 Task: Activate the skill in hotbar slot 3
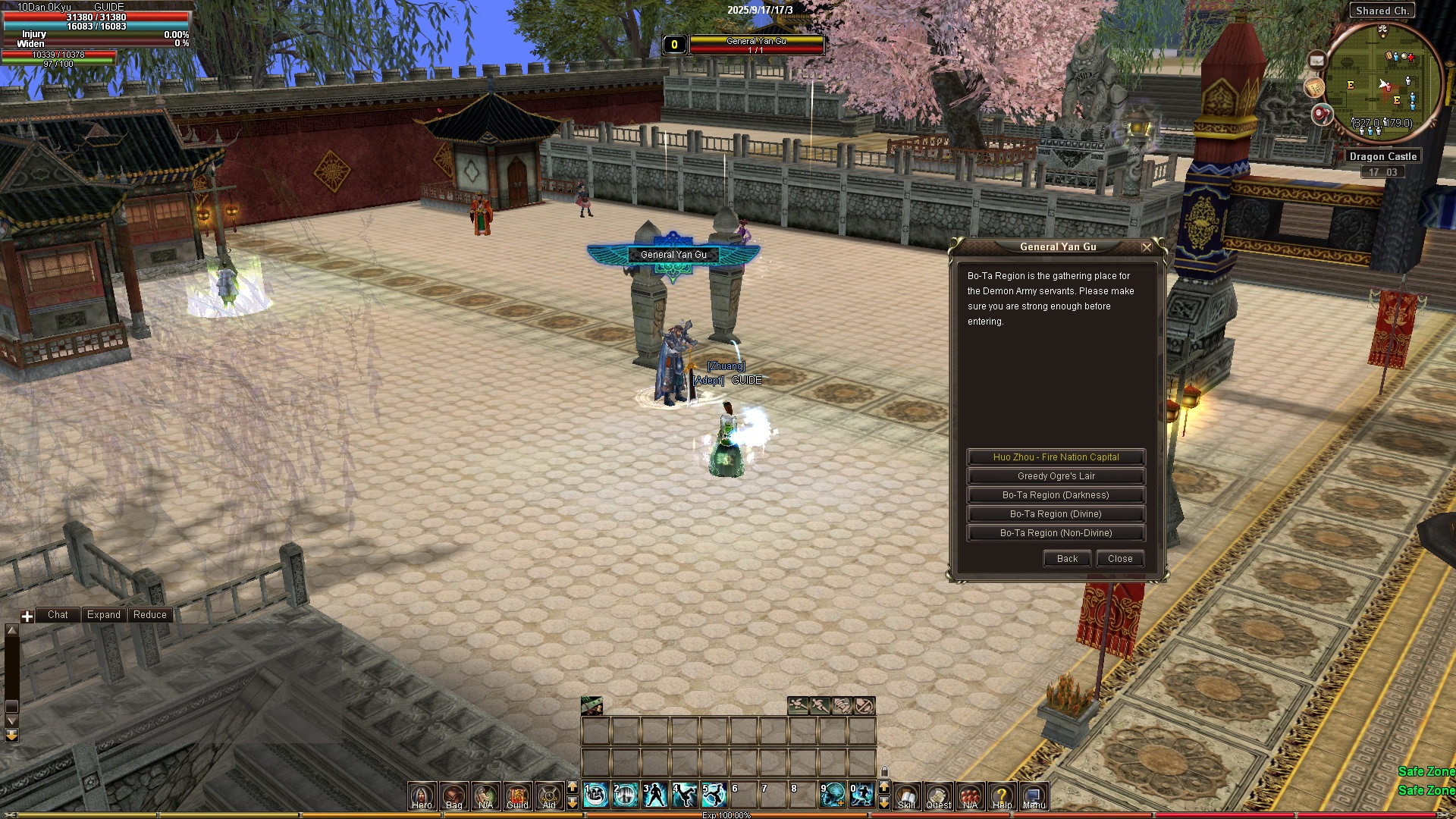(655, 795)
